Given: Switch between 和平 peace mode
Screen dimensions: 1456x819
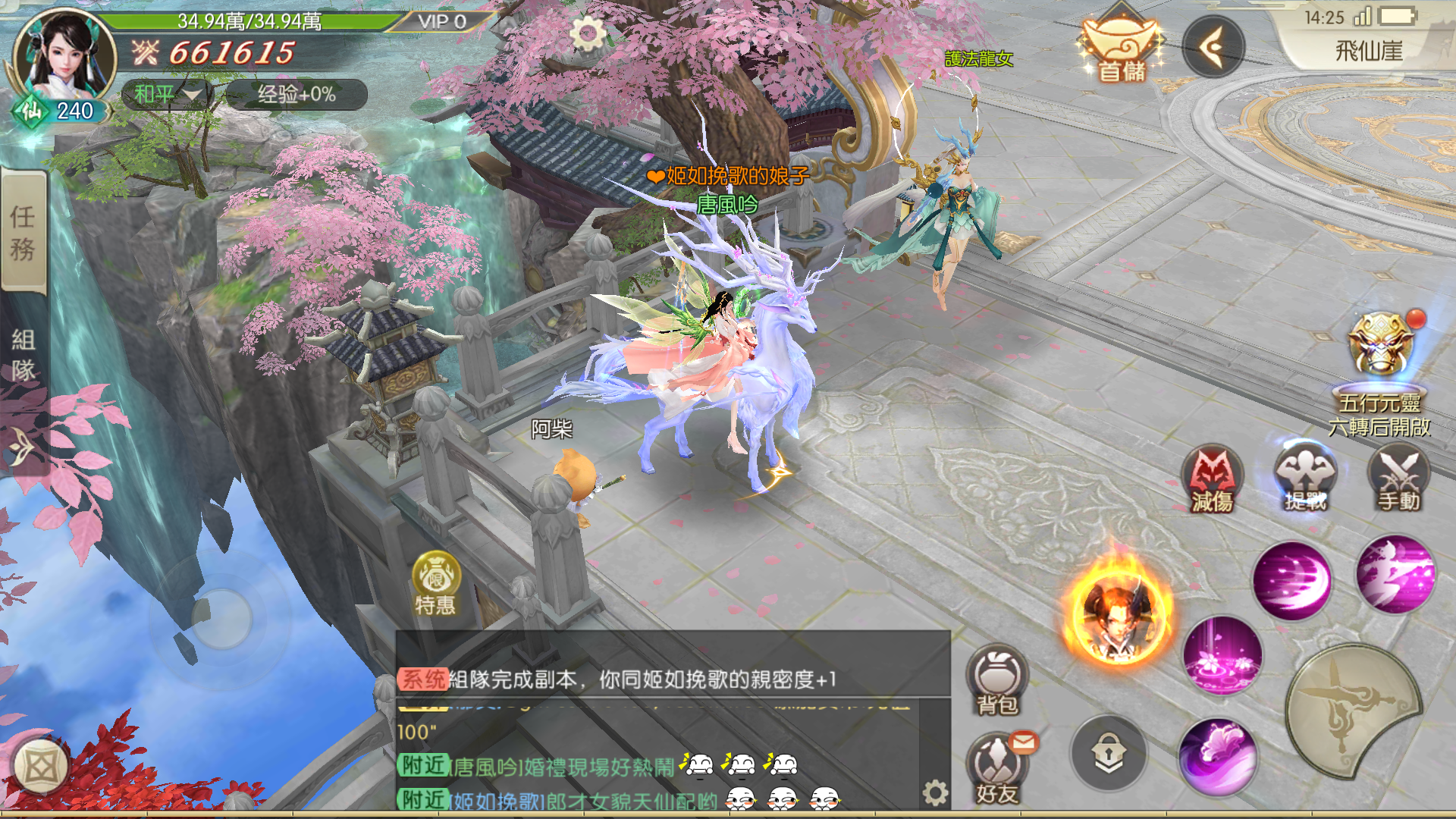Looking at the screenshot, I should click(x=155, y=96).
